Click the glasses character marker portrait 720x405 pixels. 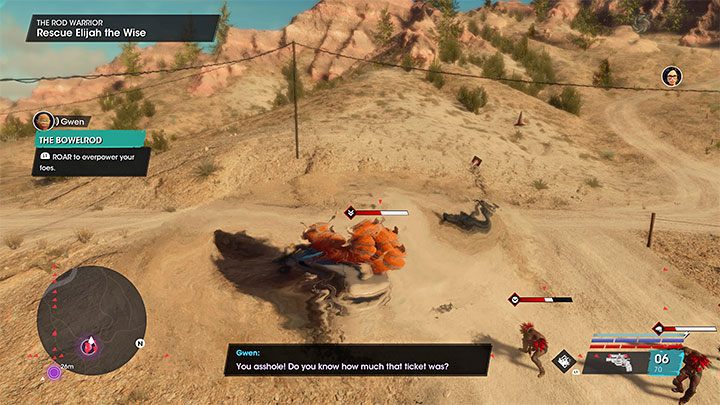coord(671,76)
